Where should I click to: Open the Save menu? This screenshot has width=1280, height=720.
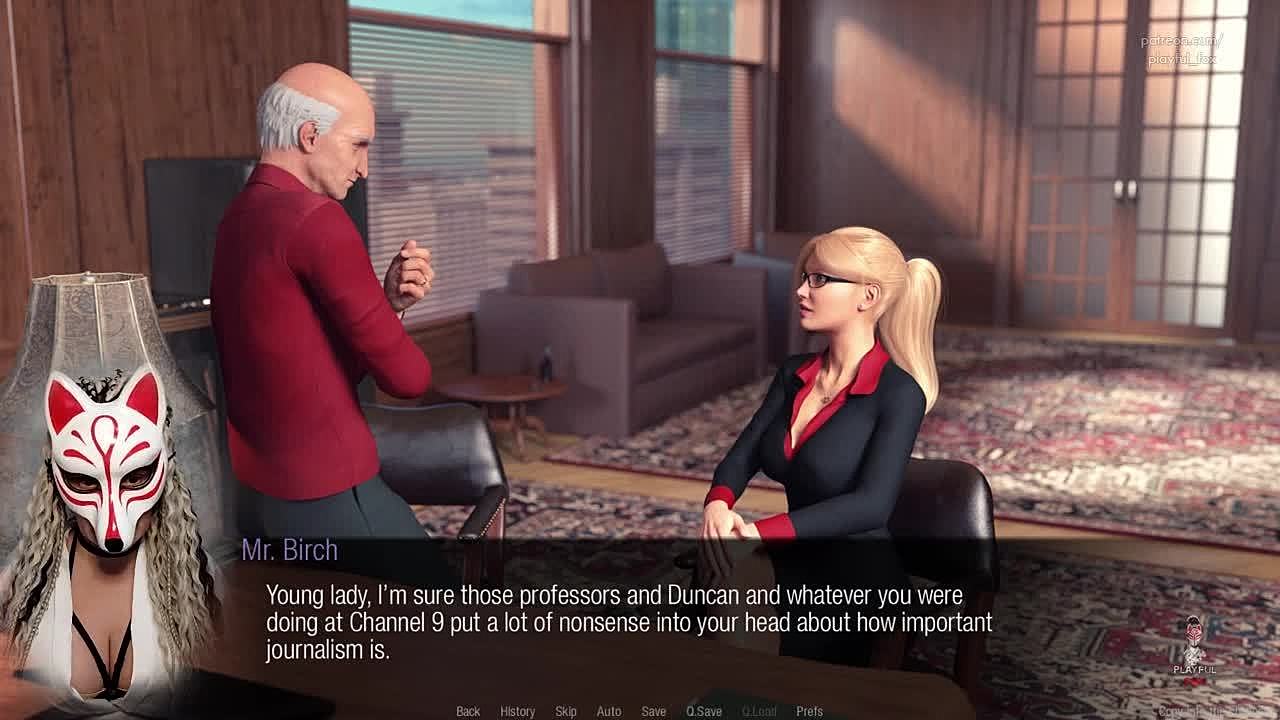[654, 711]
